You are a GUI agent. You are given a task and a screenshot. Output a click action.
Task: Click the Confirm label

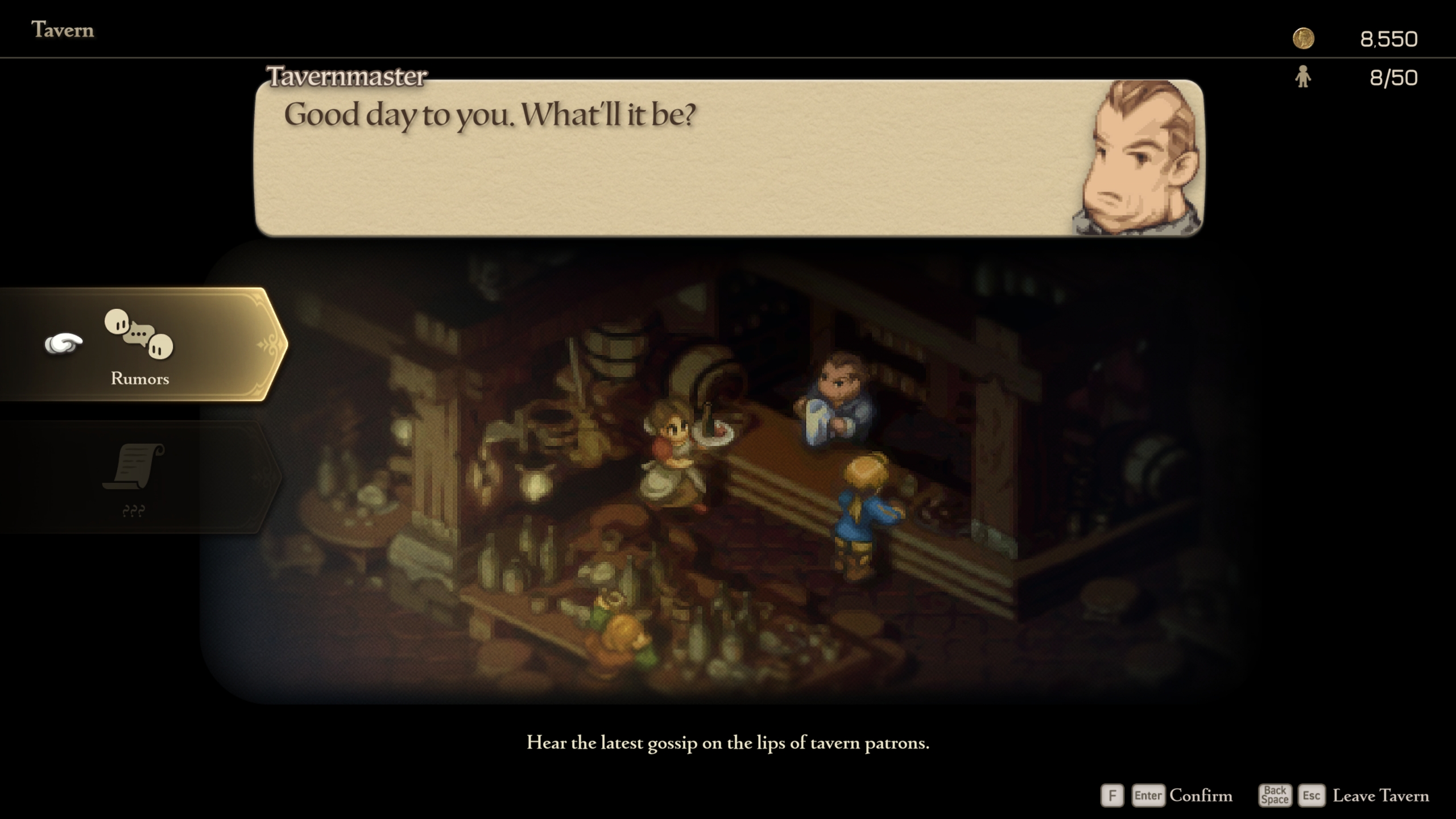coord(1201,796)
